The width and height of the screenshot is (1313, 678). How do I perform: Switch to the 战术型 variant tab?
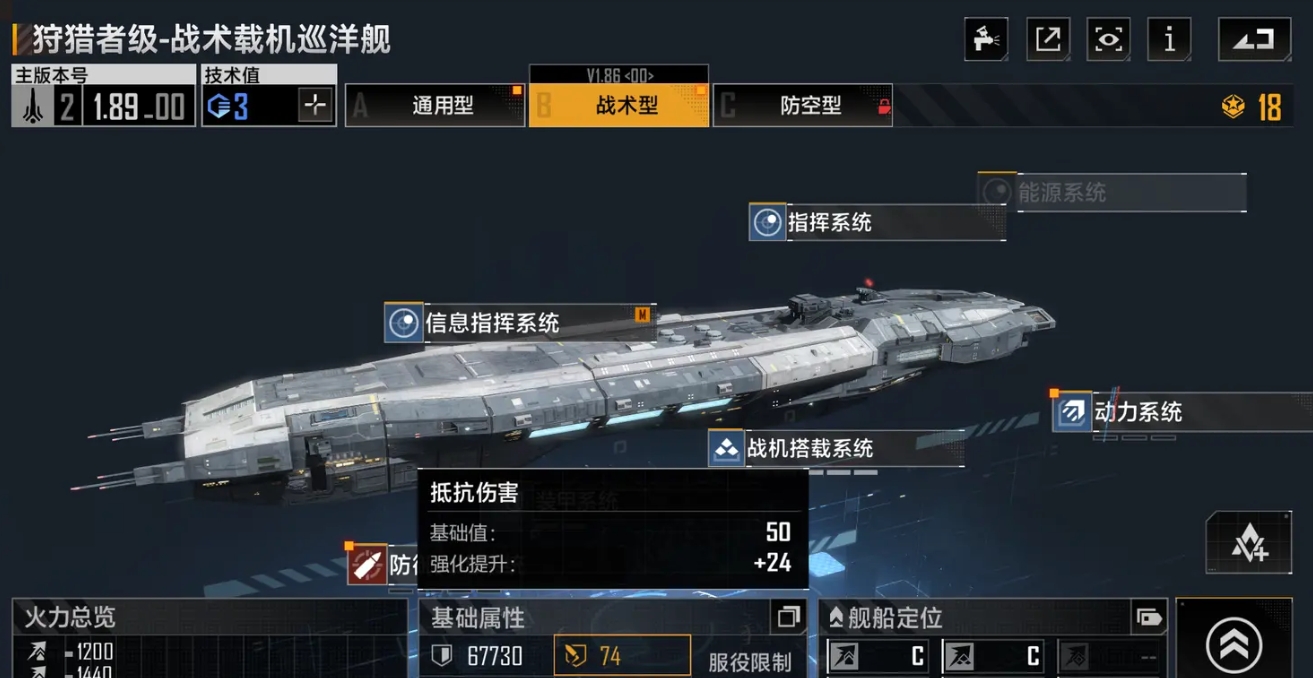(619, 106)
